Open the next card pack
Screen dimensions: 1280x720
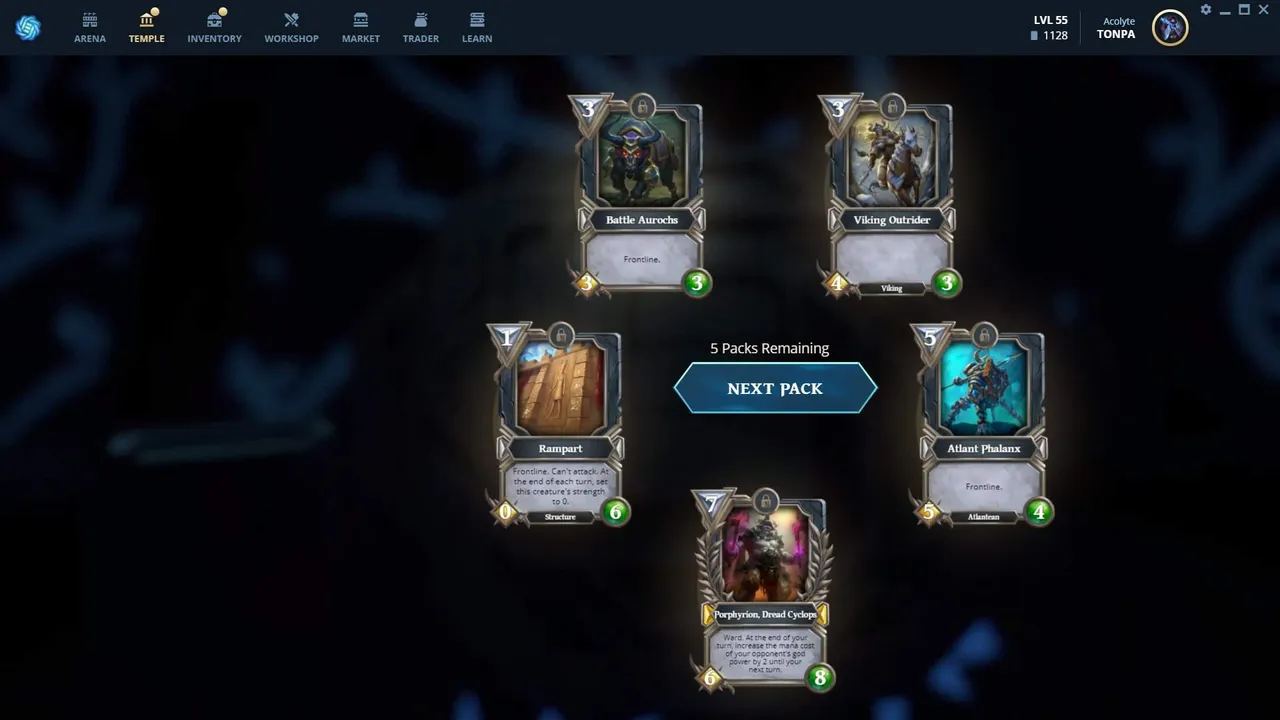point(775,389)
